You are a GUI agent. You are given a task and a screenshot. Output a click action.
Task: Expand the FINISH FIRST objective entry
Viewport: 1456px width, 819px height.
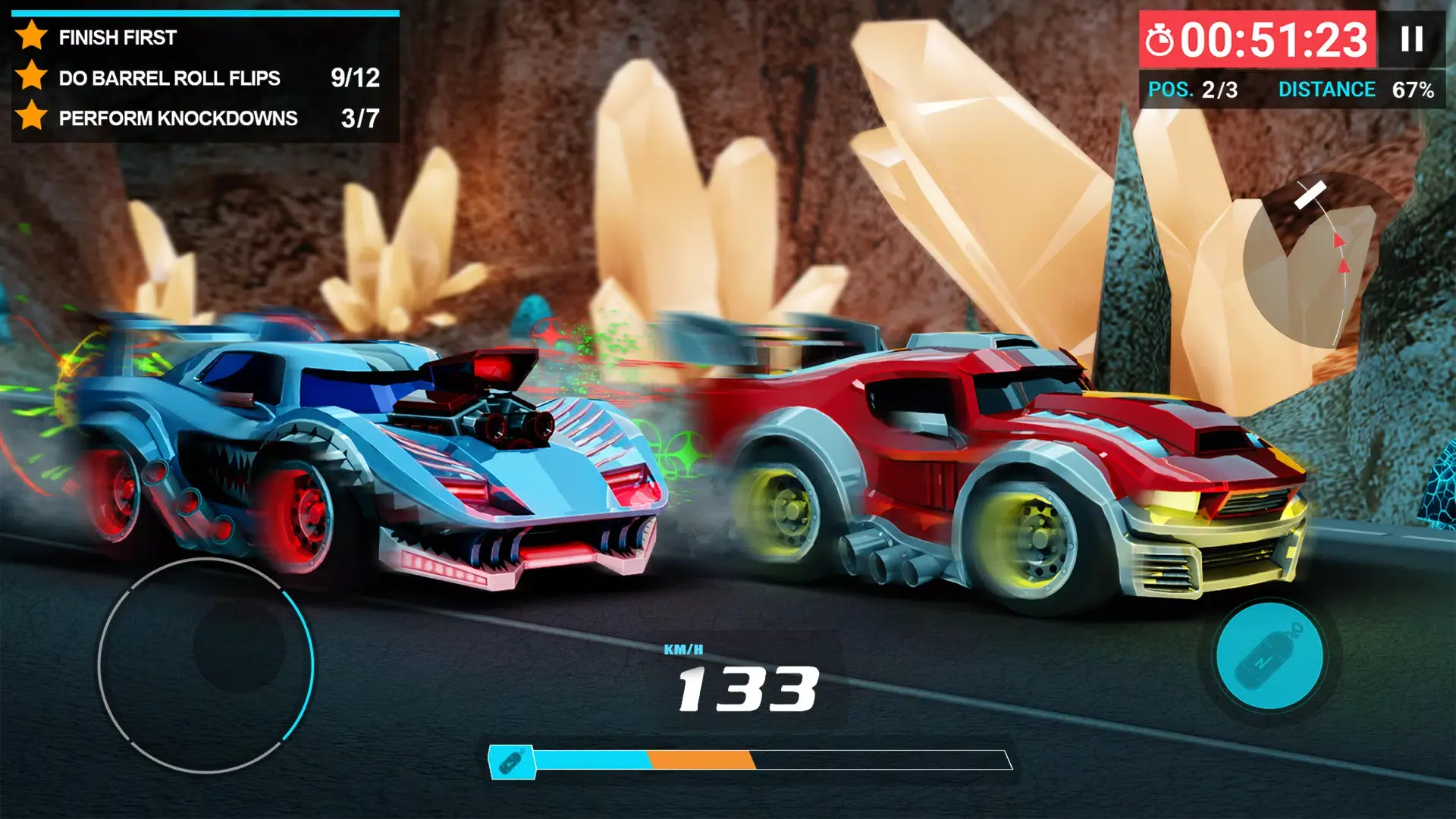(x=118, y=36)
